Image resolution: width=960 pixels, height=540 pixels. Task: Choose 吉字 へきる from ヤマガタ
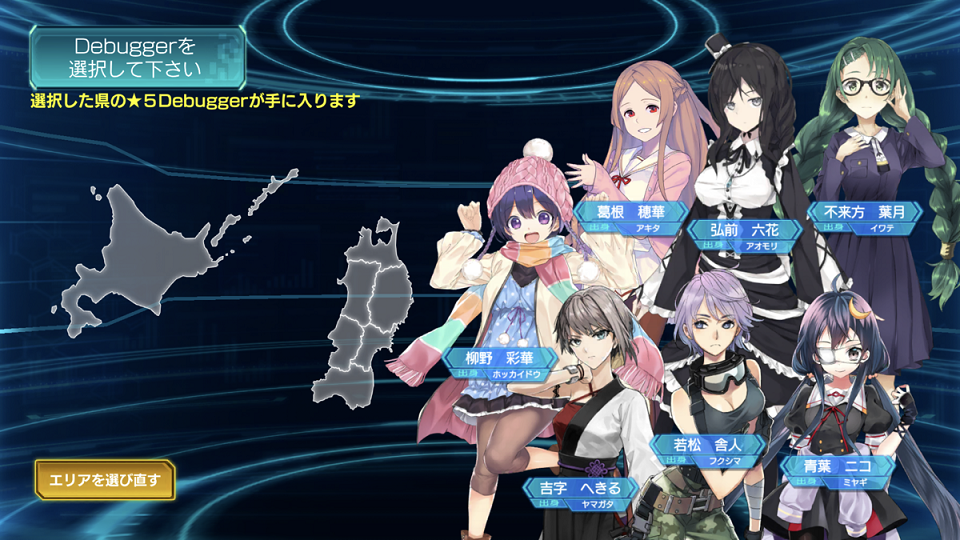click(x=580, y=490)
